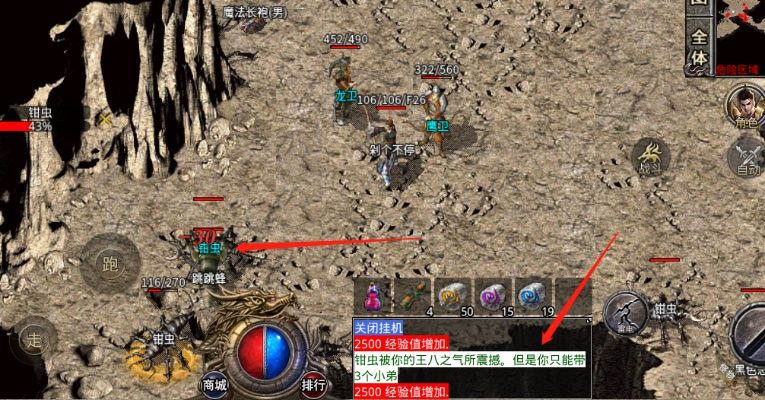Viewport: 765px width, 400px height.
Task: Open the 商城 shop button
Action: [214, 384]
